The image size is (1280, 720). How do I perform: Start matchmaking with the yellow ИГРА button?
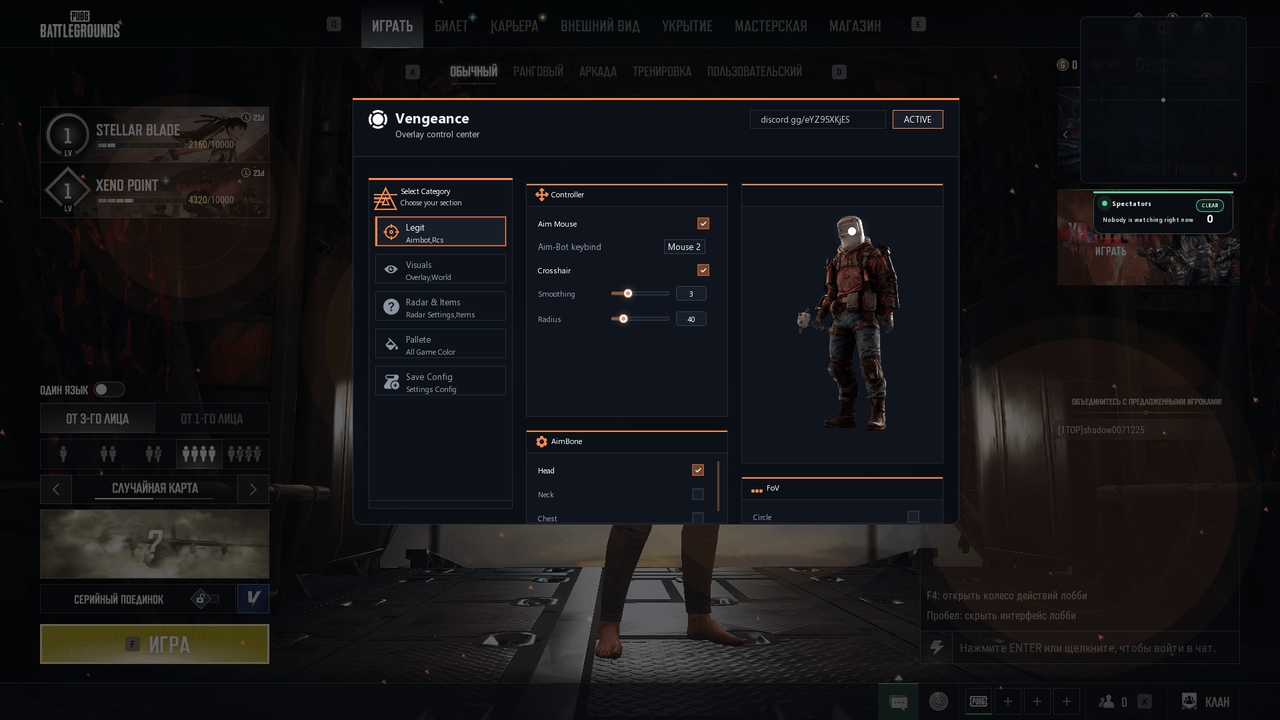pos(155,645)
